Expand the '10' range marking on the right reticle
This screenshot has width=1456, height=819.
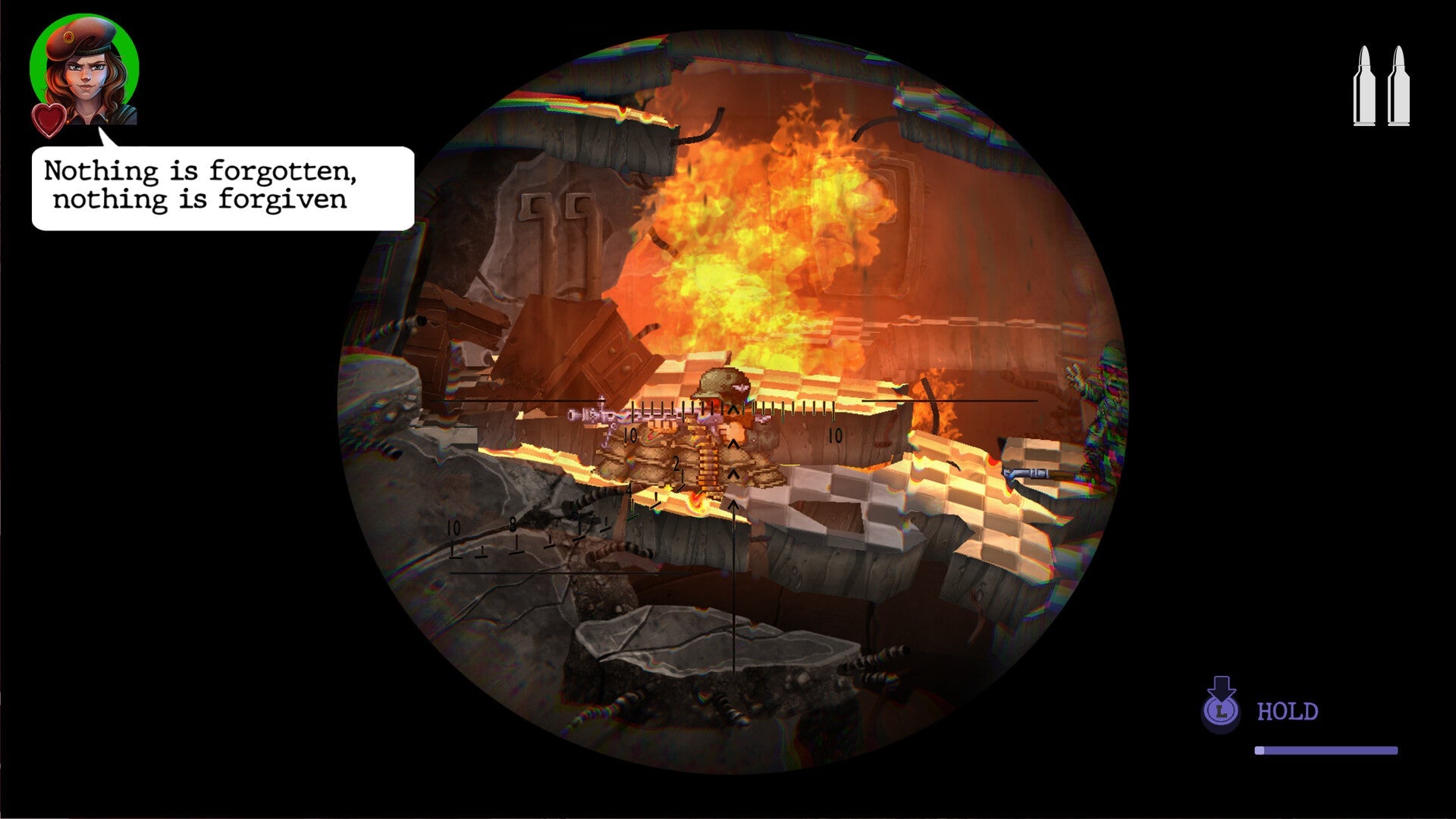point(836,434)
